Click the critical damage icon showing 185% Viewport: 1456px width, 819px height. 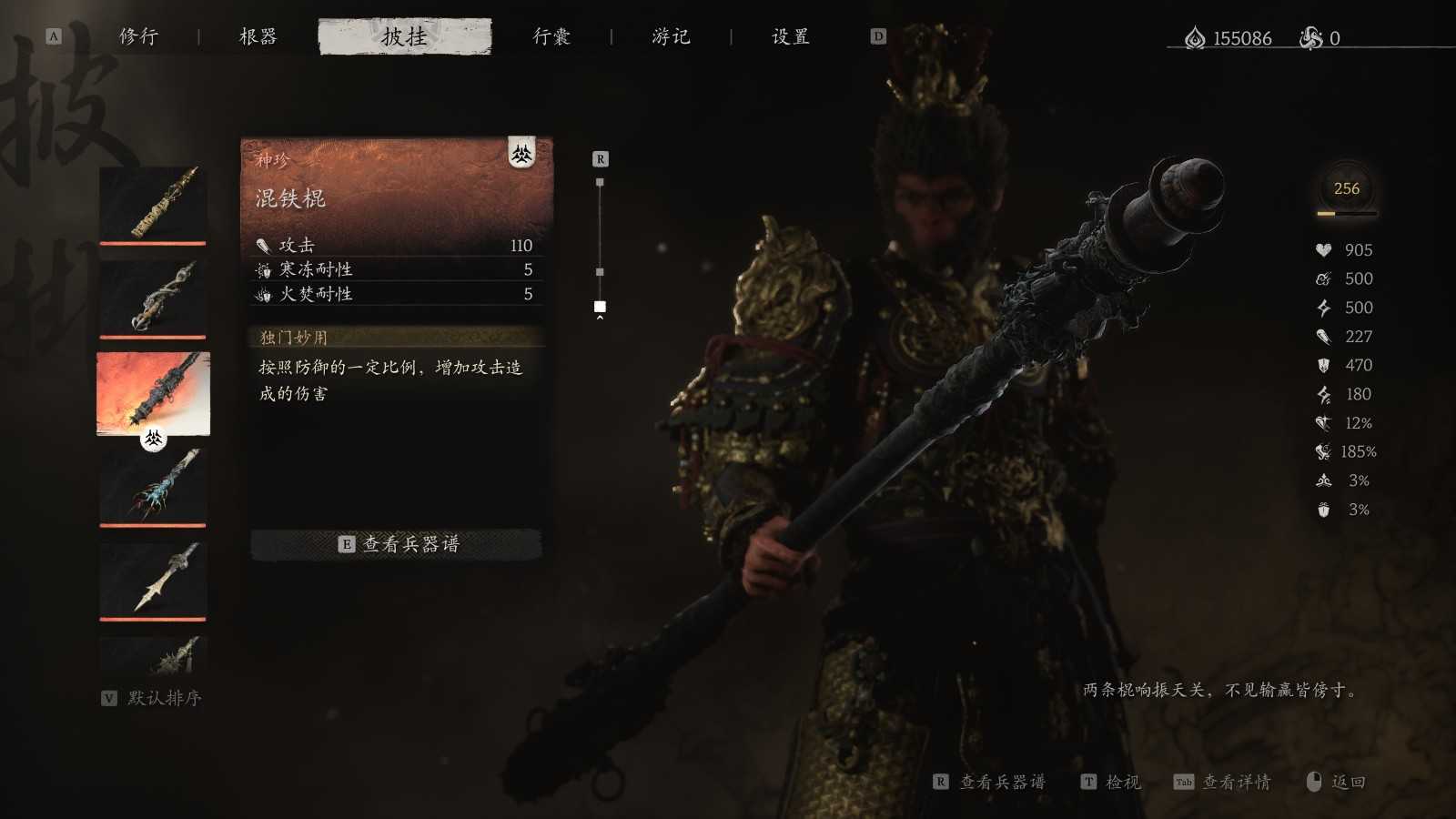(x=1321, y=451)
